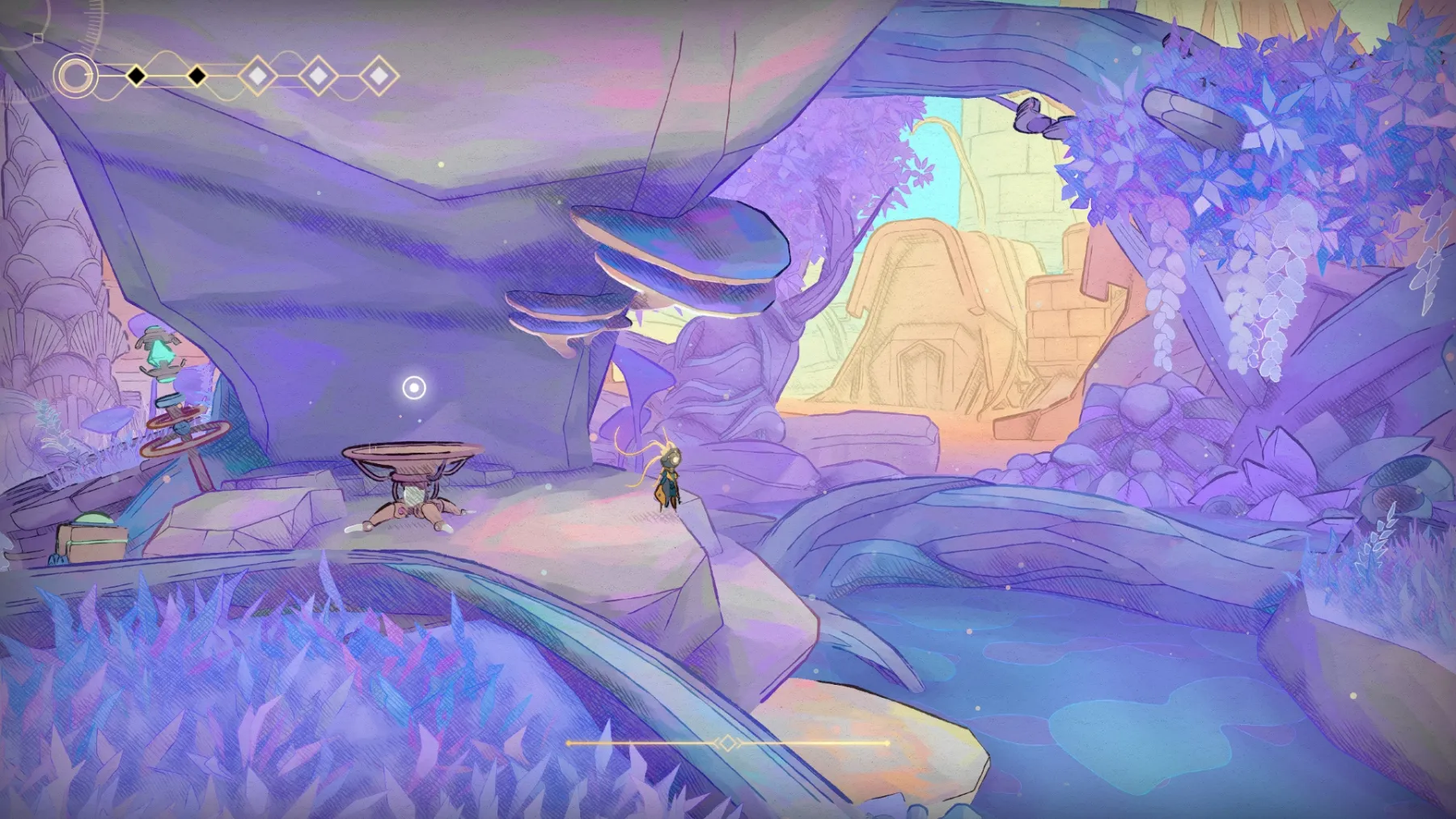Click the diamond handle on the gold bar
The height and width of the screenshot is (819, 1456).
coord(727,743)
